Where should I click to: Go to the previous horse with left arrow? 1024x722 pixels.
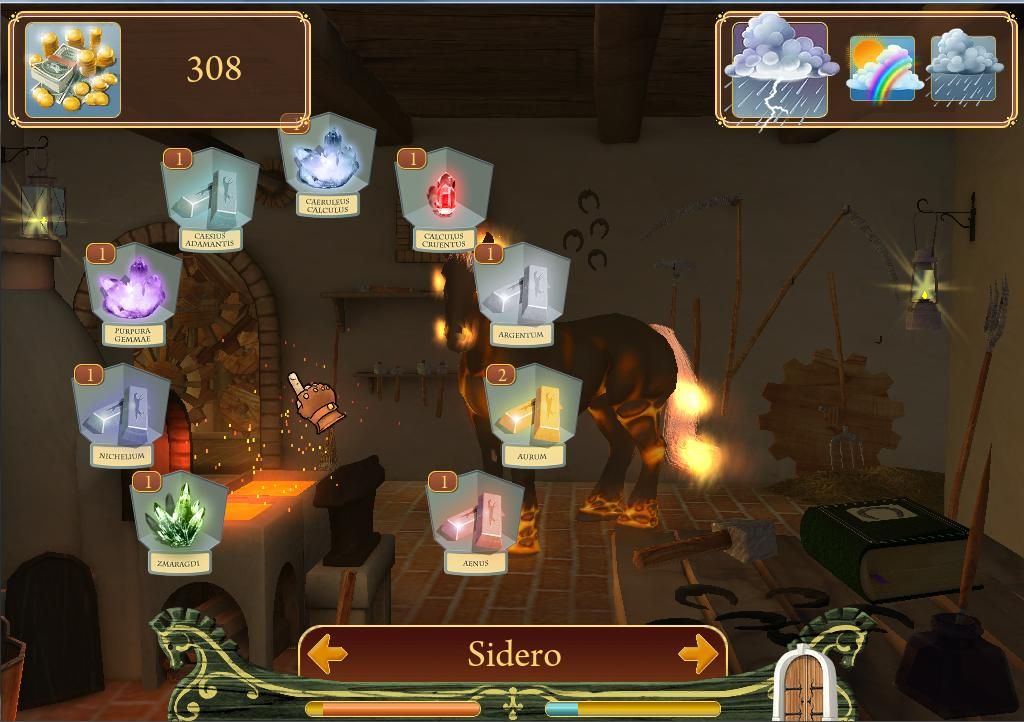327,655
